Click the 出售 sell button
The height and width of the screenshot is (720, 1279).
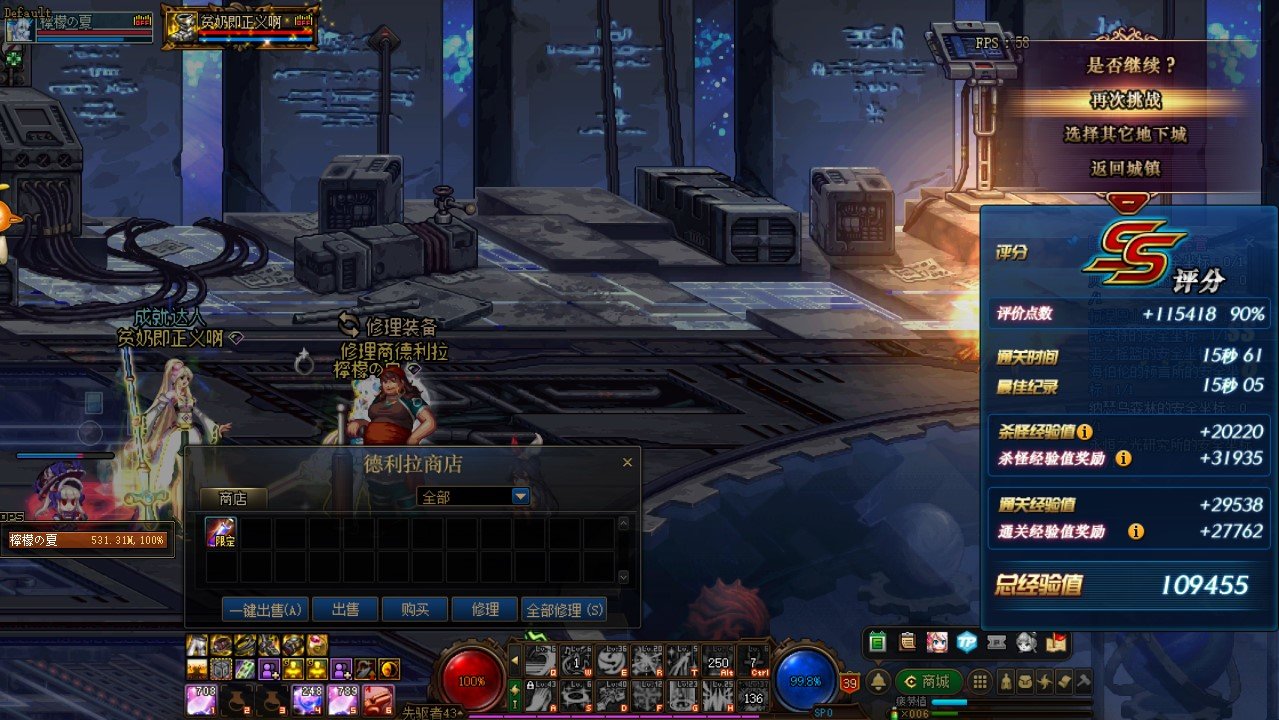tap(346, 609)
